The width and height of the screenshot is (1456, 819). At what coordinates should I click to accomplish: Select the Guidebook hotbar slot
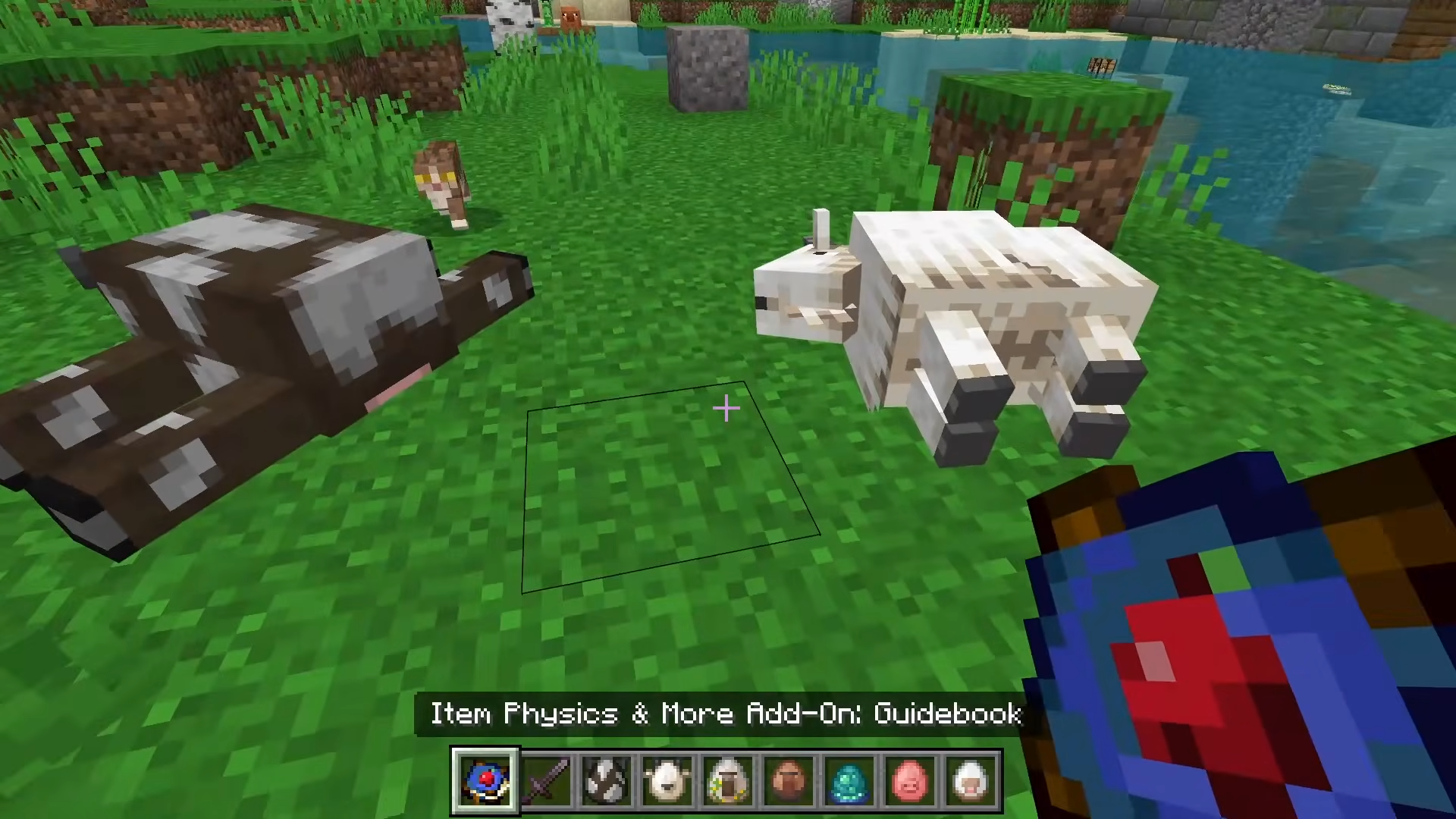485,780
